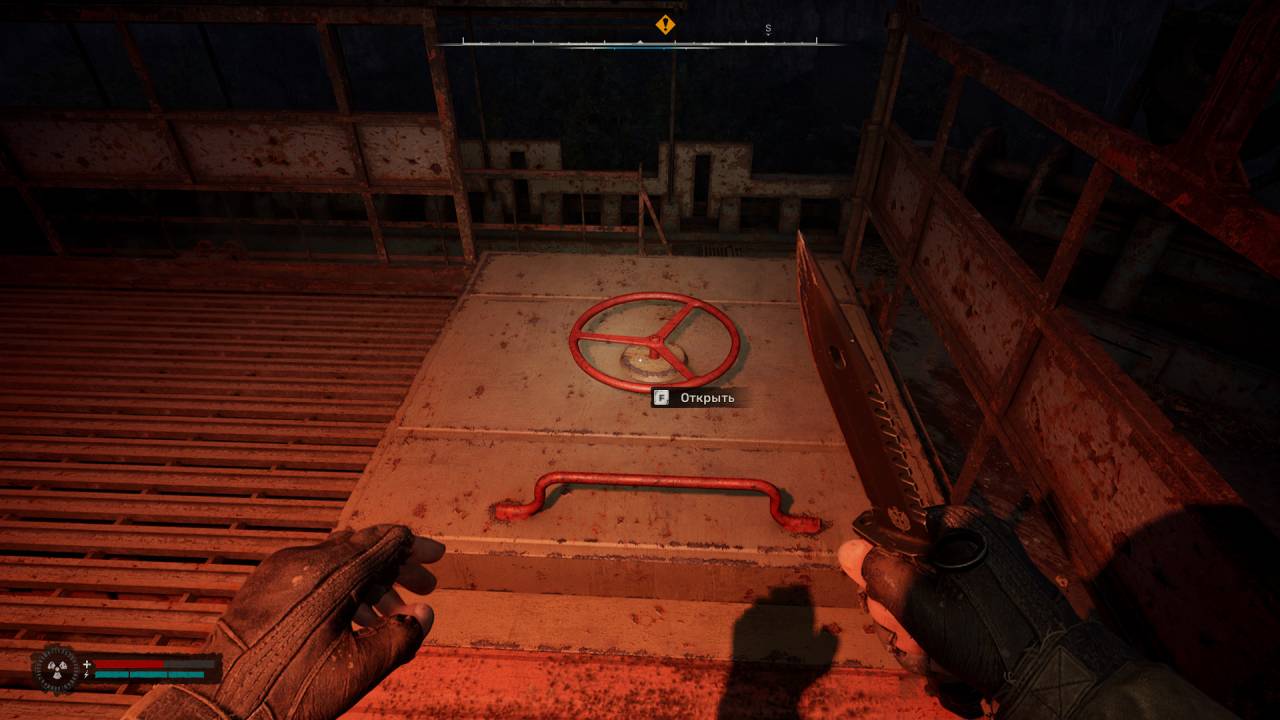Click the yellow quest marker on compass

665,25
